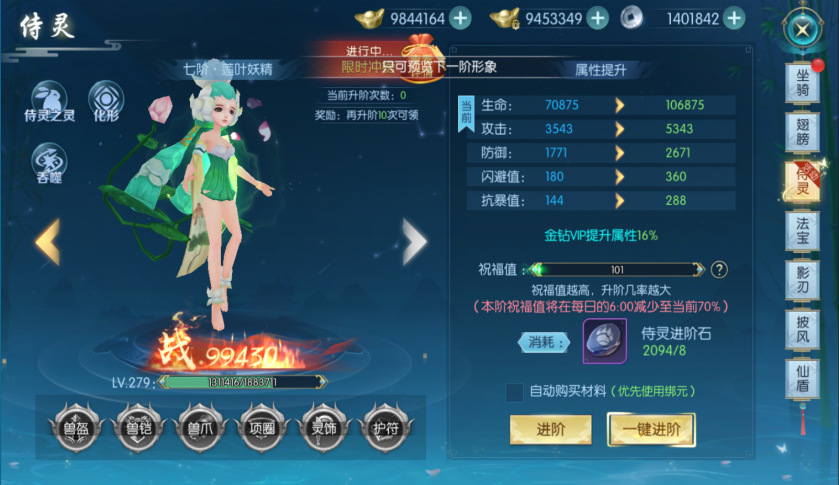Switch to the 坐骑 mount tab

[x=801, y=81]
